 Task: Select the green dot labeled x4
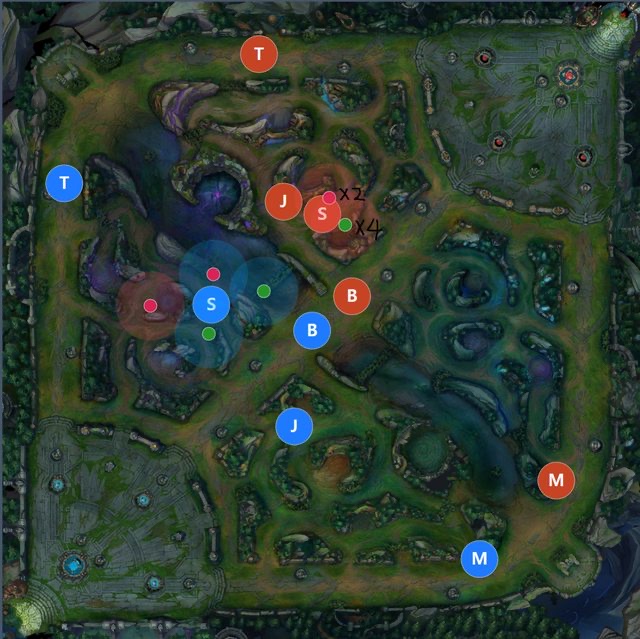click(x=345, y=225)
